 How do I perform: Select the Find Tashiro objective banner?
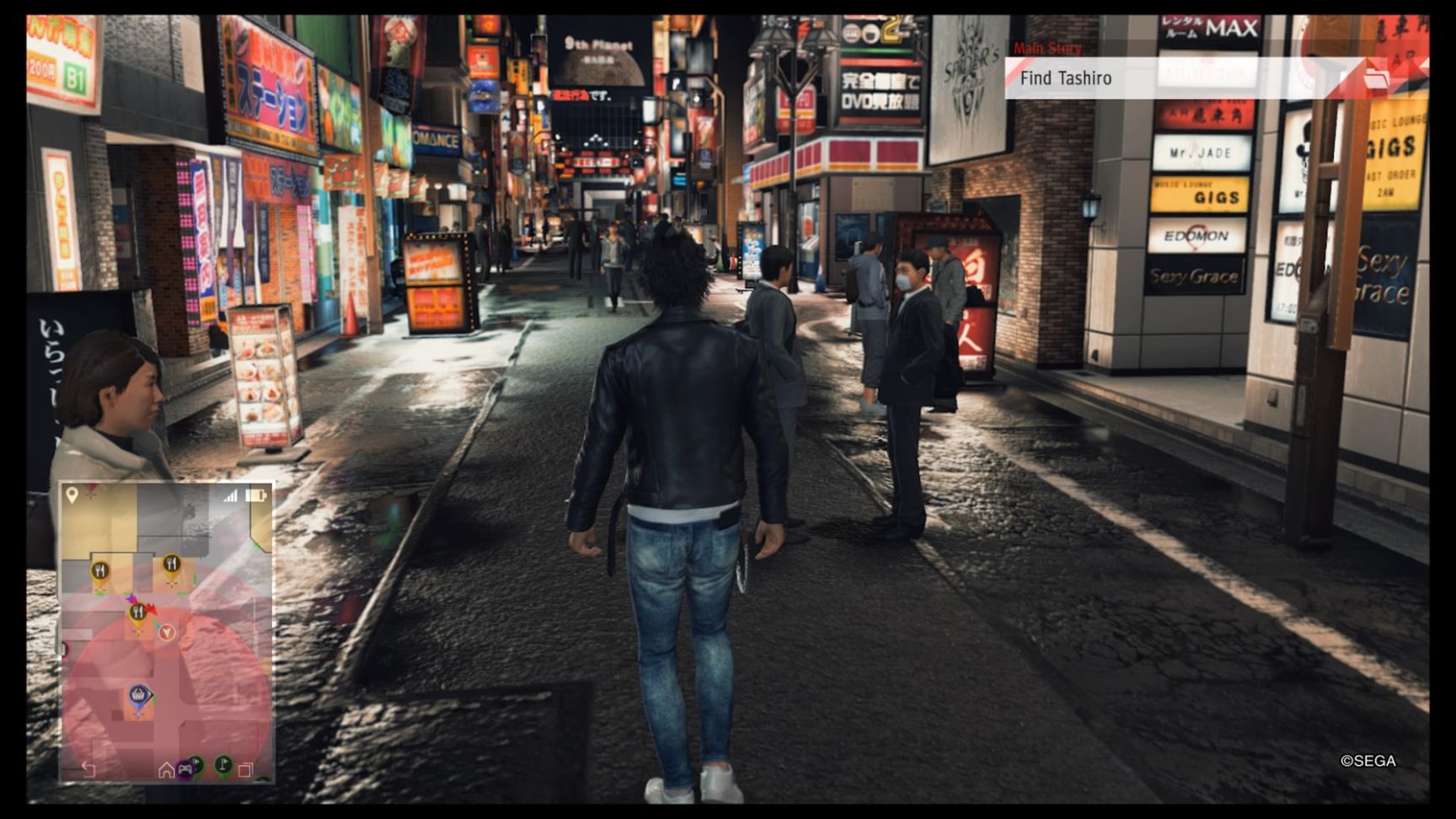(x=1095, y=78)
